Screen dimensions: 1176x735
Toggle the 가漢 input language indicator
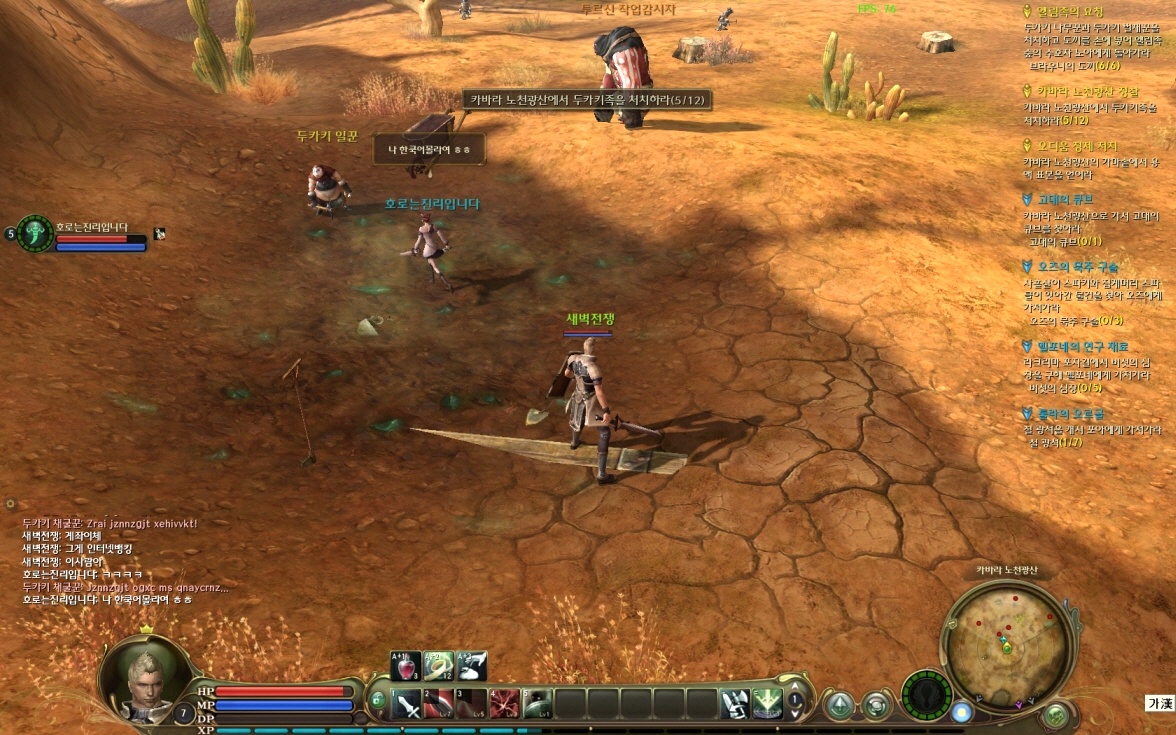pyautogui.click(x=1160, y=704)
